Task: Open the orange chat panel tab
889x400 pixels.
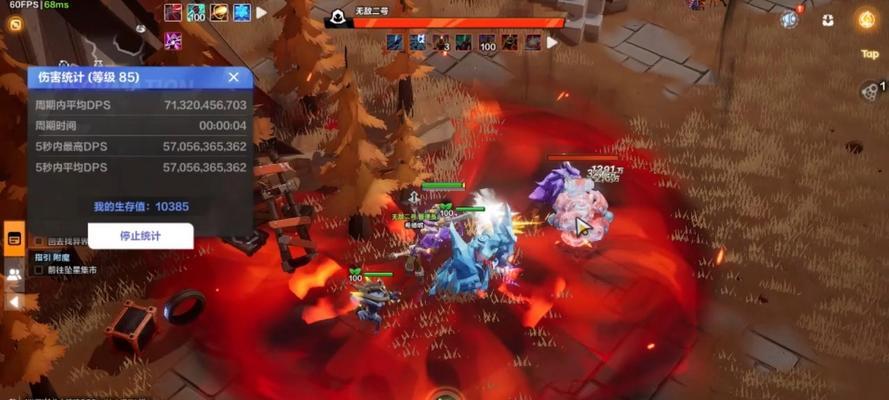Action: click(x=14, y=238)
